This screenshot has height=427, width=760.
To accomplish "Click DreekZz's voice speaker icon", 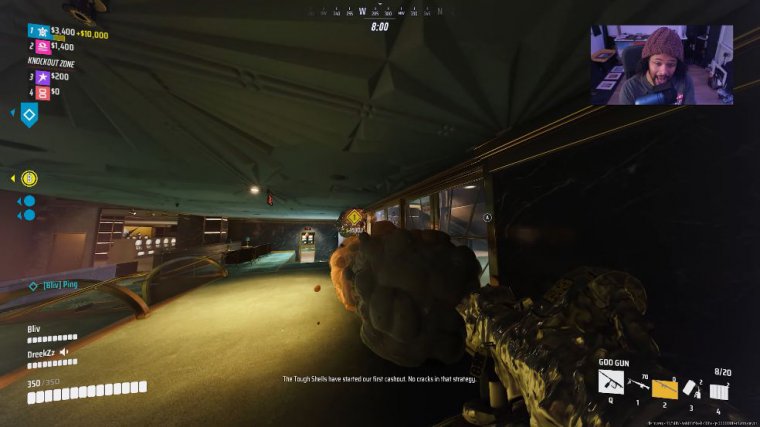I will 64,352.
